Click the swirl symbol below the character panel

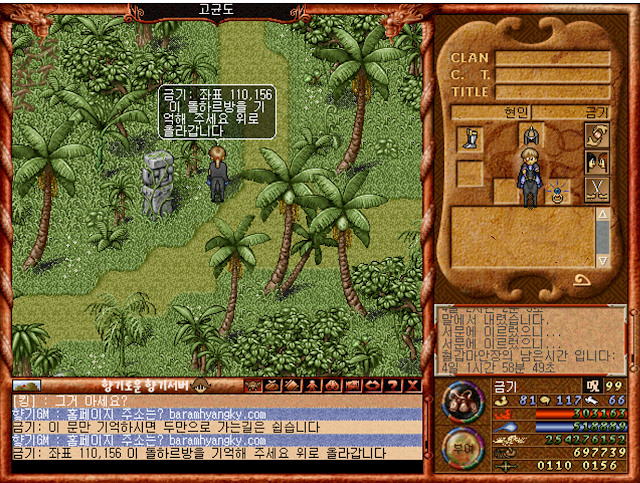click(581, 279)
